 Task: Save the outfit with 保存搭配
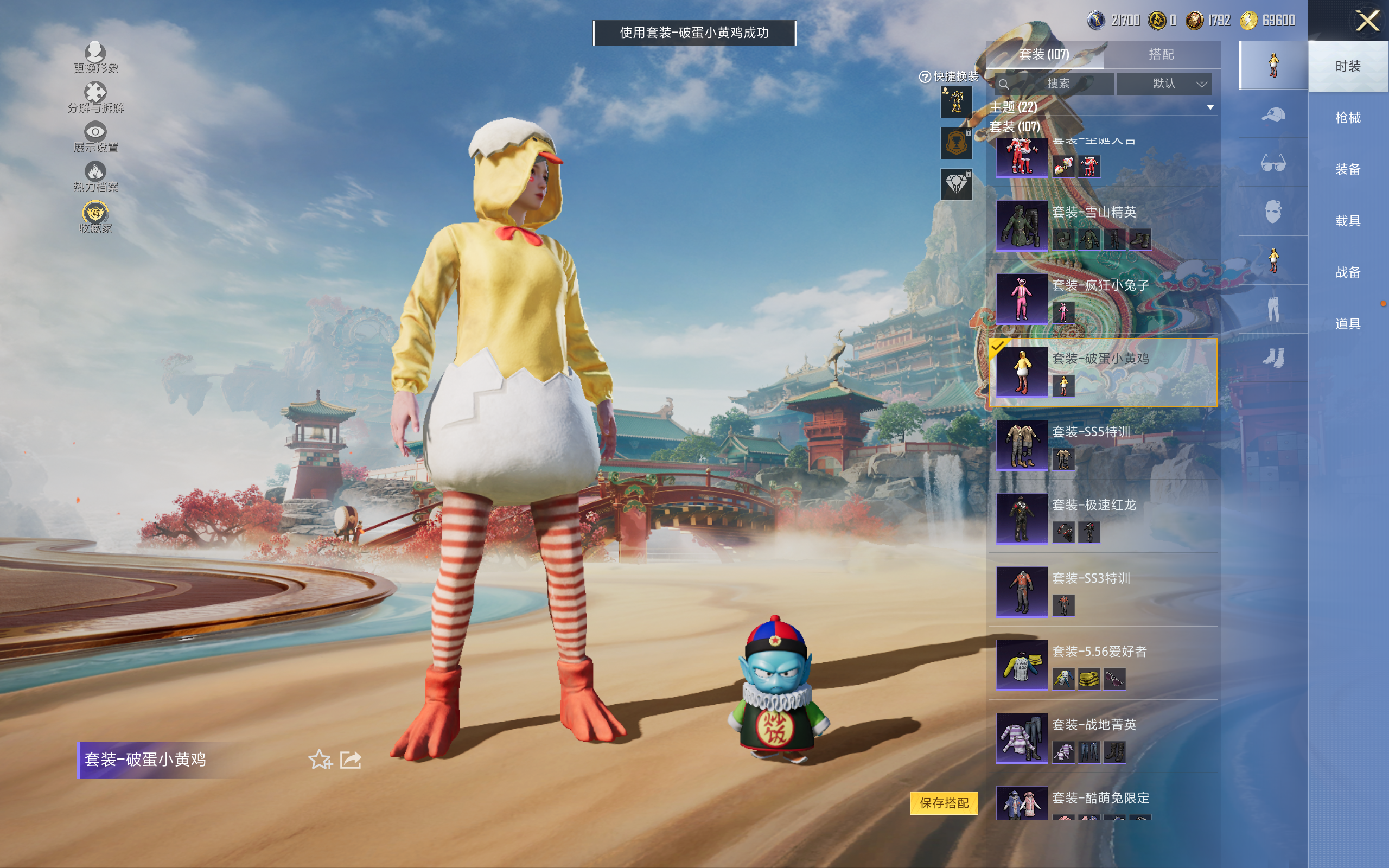(x=944, y=802)
